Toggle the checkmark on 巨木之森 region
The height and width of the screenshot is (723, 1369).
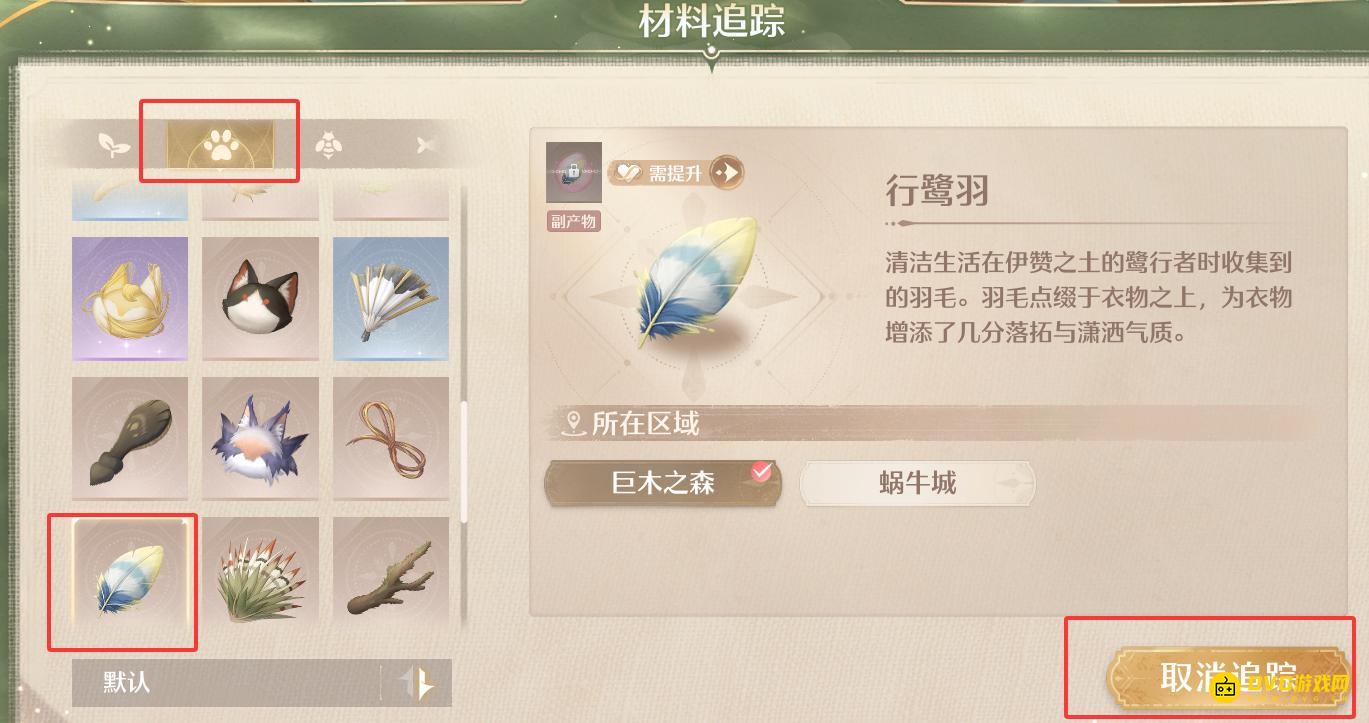click(x=762, y=472)
